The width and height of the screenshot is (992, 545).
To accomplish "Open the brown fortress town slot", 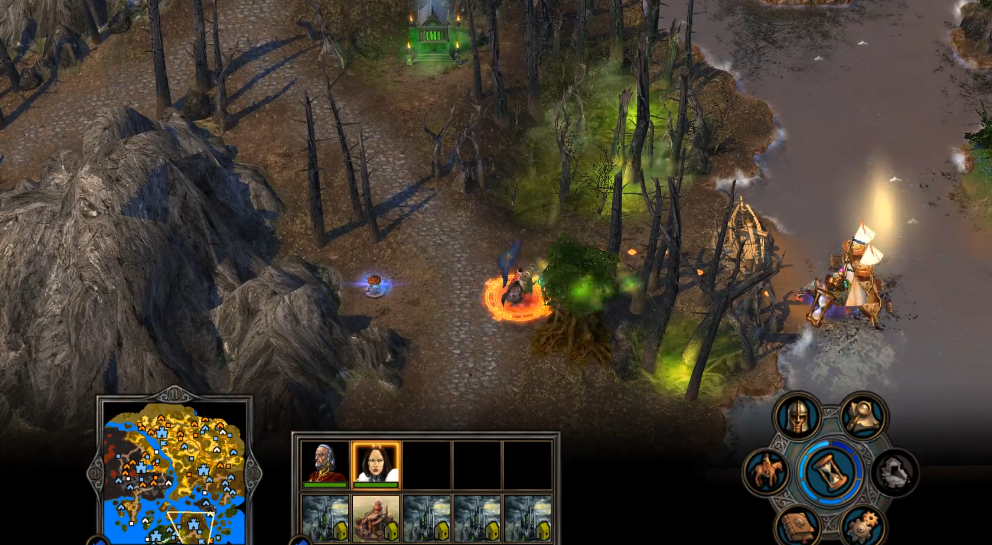I will [x=376, y=517].
